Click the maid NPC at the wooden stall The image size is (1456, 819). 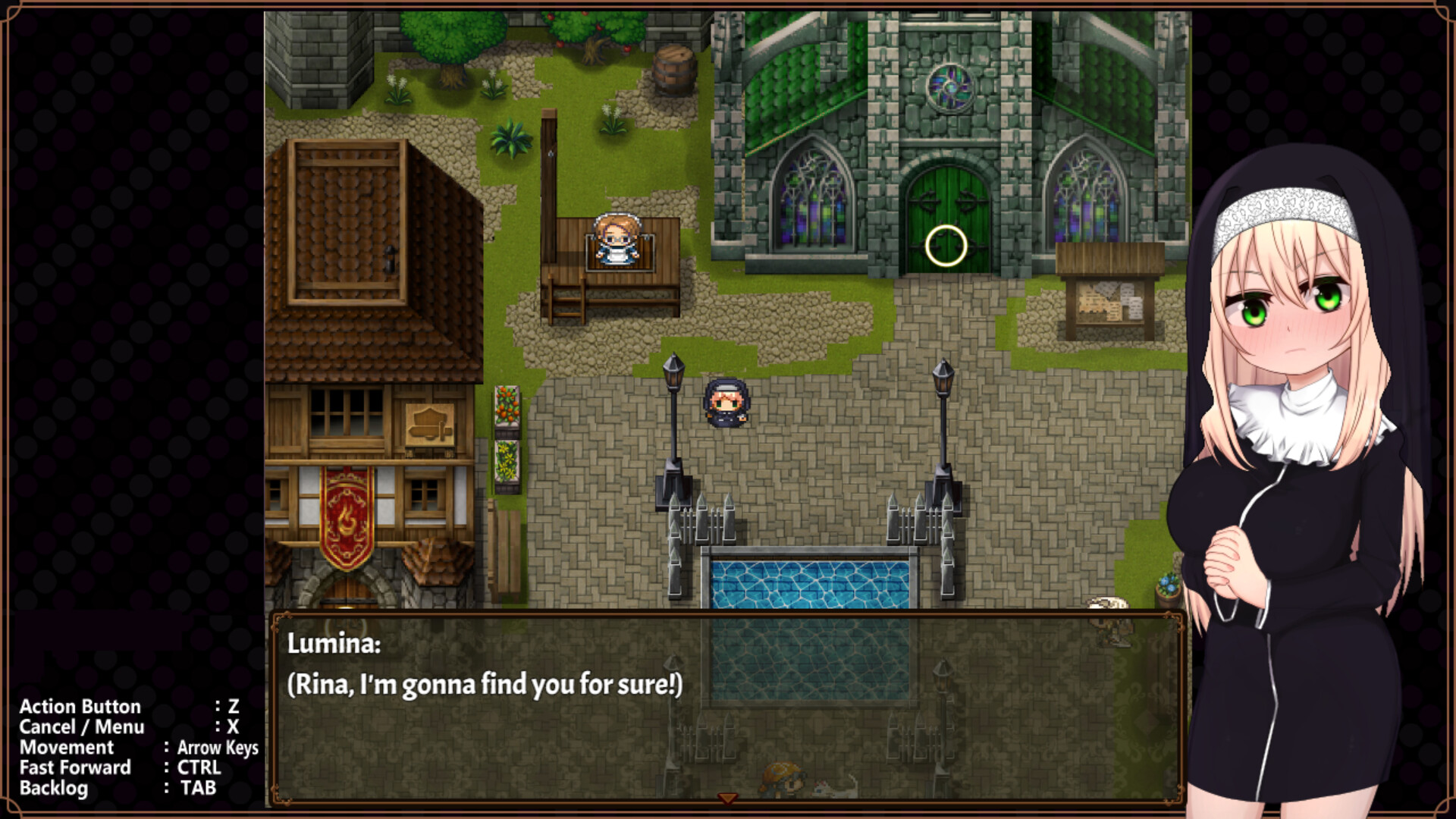pos(616,240)
